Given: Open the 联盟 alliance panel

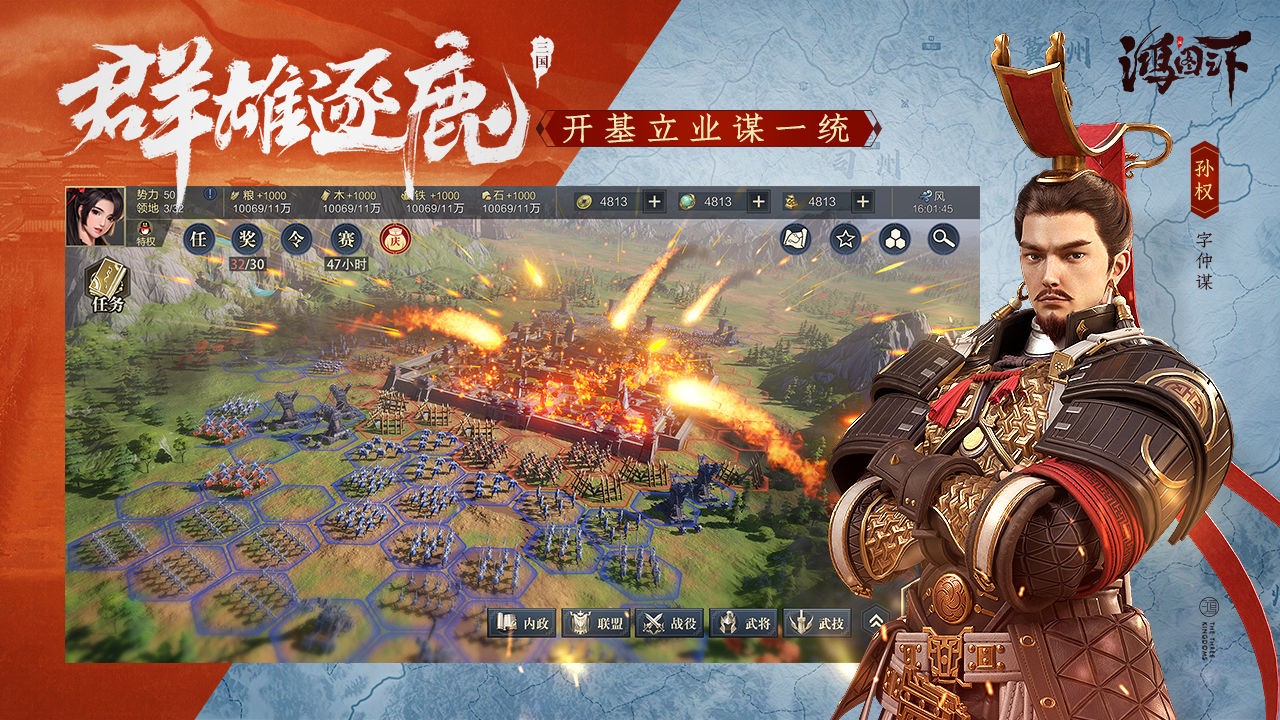Looking at the screenshot, I should [597, 621].
